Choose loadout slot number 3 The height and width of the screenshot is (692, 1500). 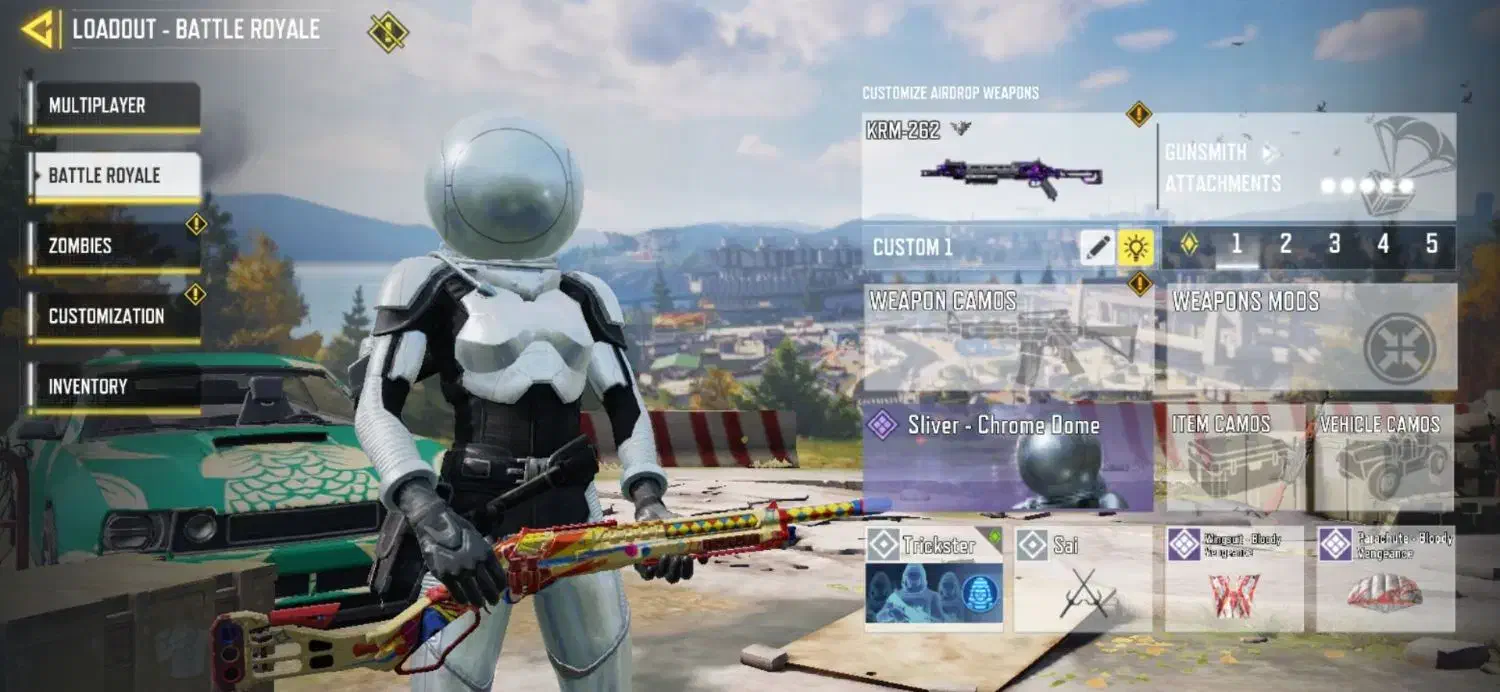pos(1334,245)
